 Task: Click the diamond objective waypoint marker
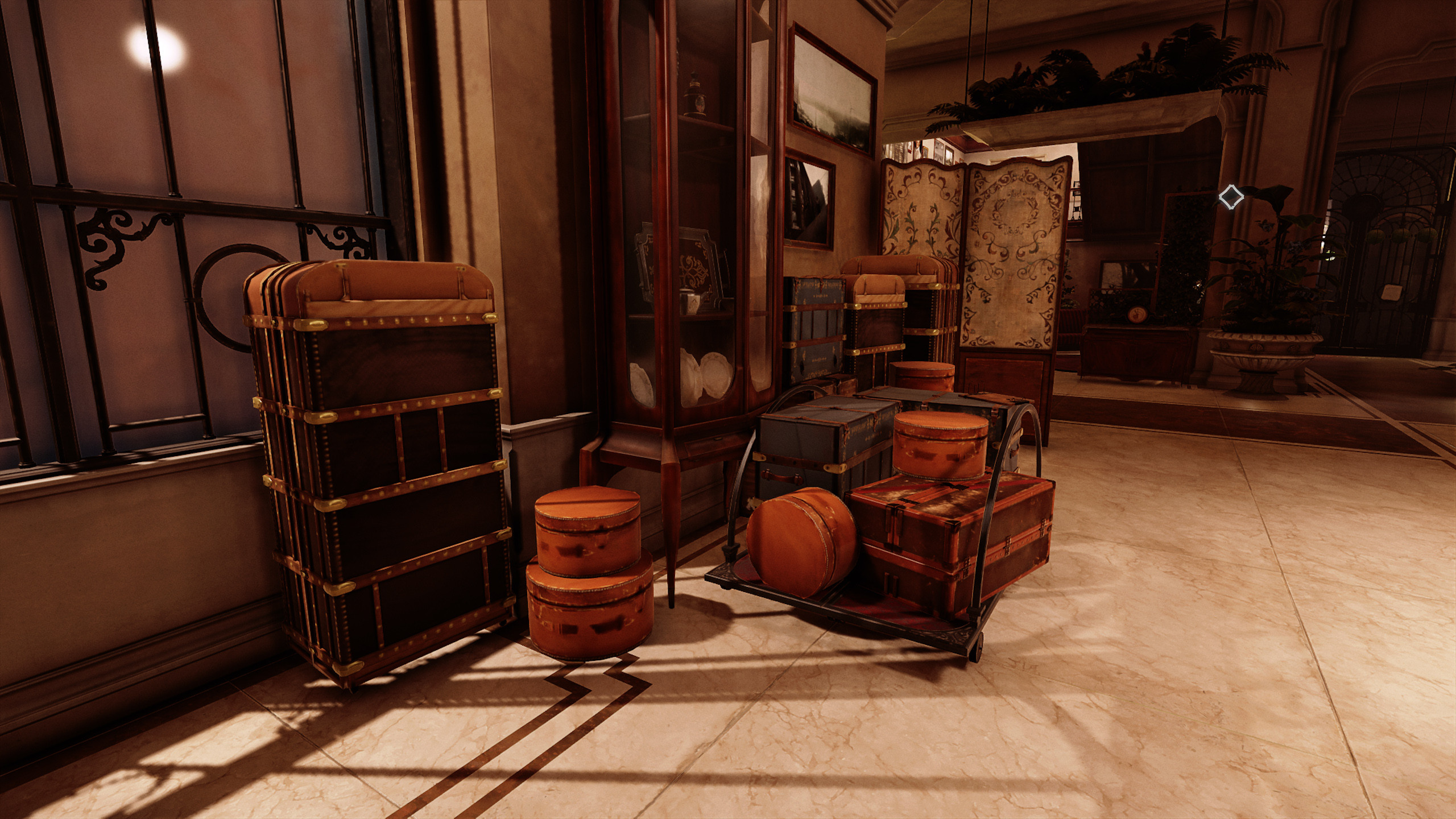click(1231, 197)
